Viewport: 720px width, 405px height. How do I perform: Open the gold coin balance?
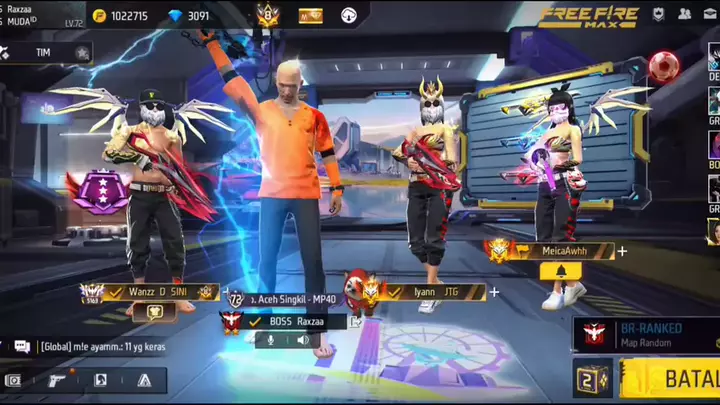click(x=120, y=16)
